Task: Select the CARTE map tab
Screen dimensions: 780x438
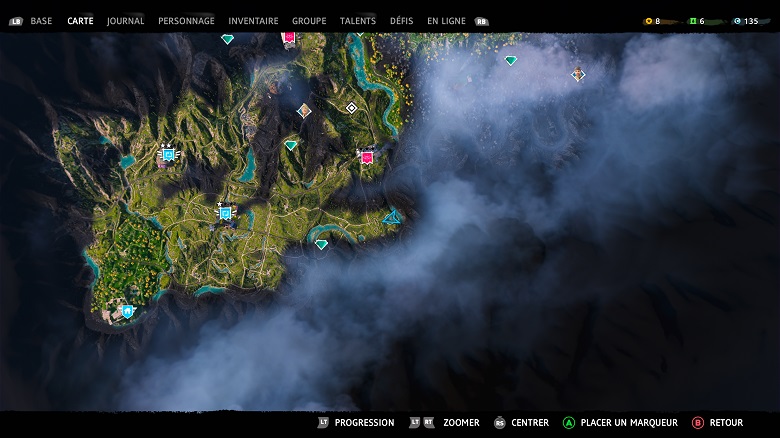Action: point(80,21)
